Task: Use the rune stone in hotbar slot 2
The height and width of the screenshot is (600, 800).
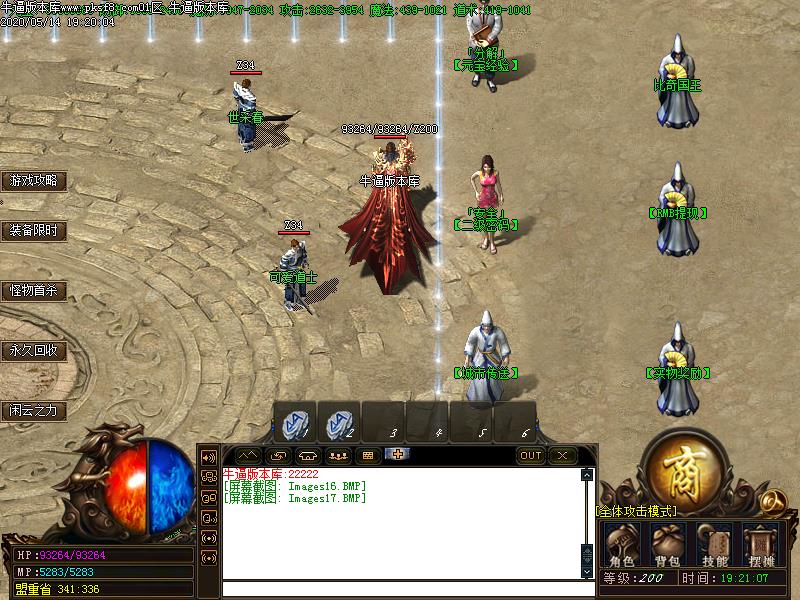Action: [339, 422]
